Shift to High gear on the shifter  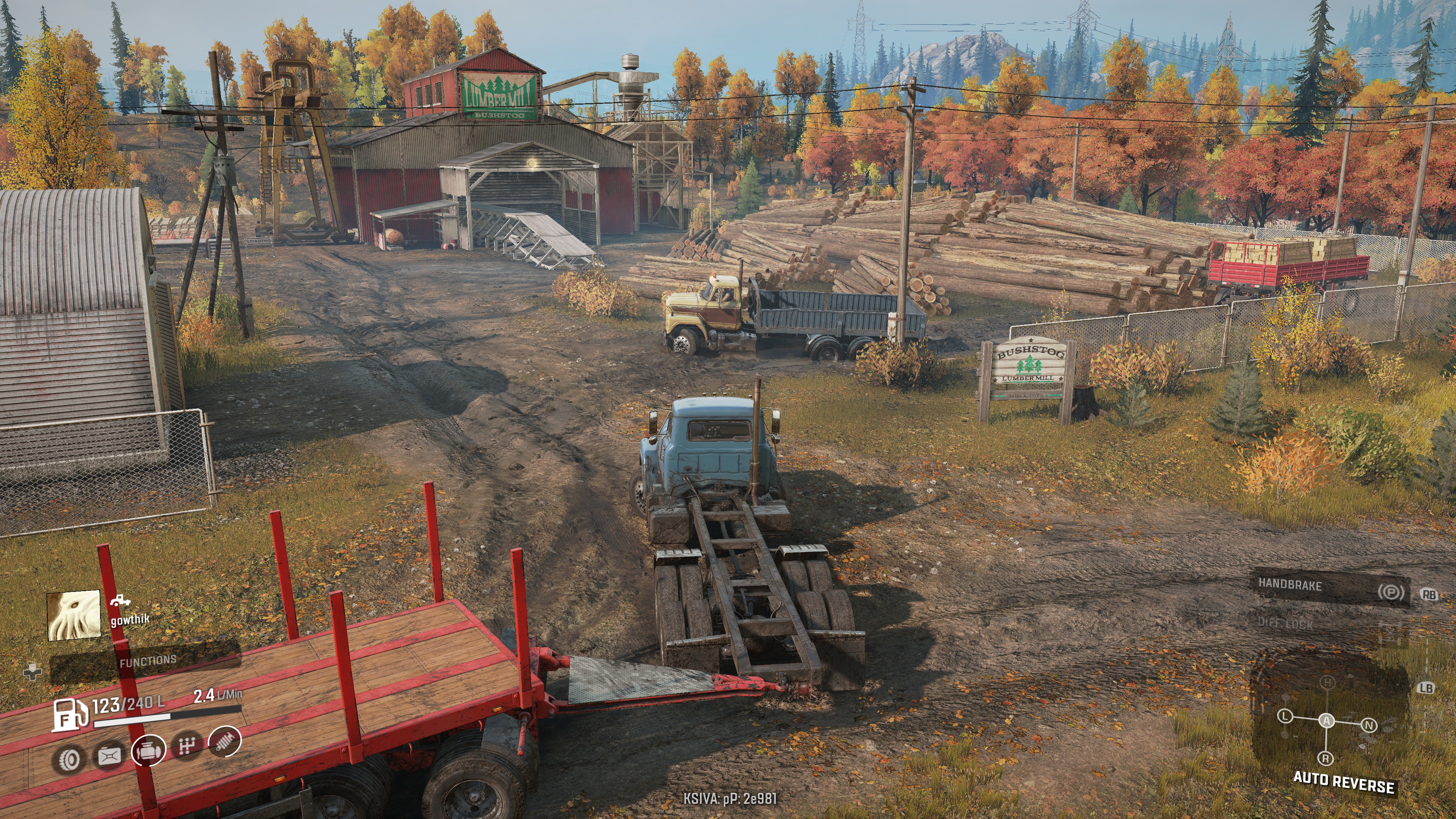(x=1327, y=683)
